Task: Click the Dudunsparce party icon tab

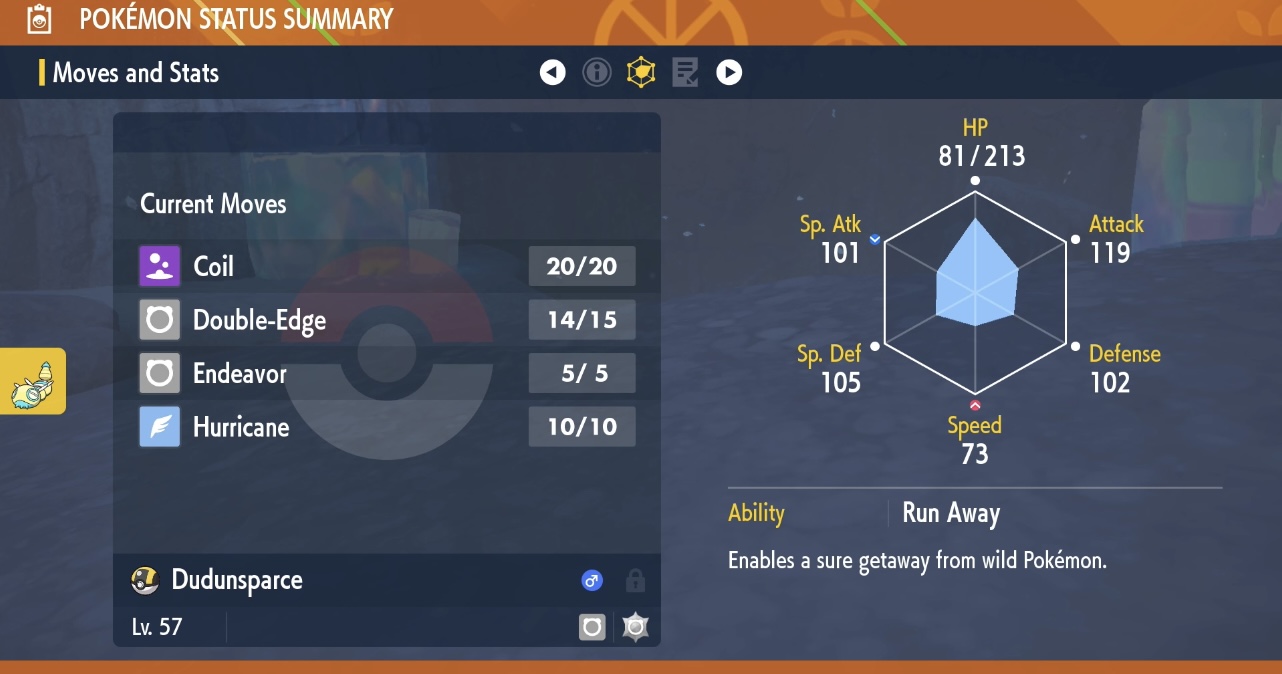Action: click(33, 381)
